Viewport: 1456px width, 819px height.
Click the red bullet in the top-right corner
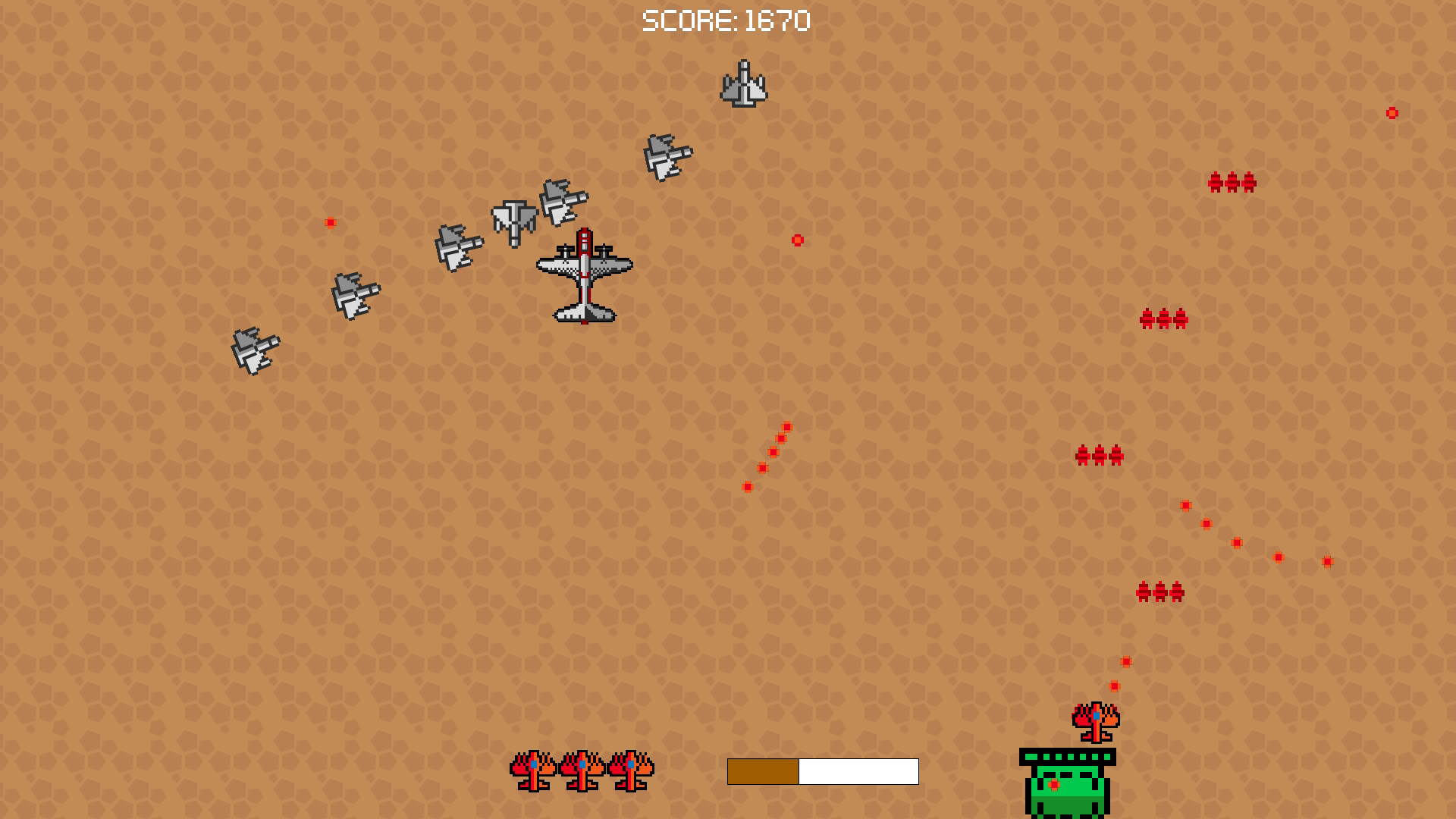[x=1392, y=111]
